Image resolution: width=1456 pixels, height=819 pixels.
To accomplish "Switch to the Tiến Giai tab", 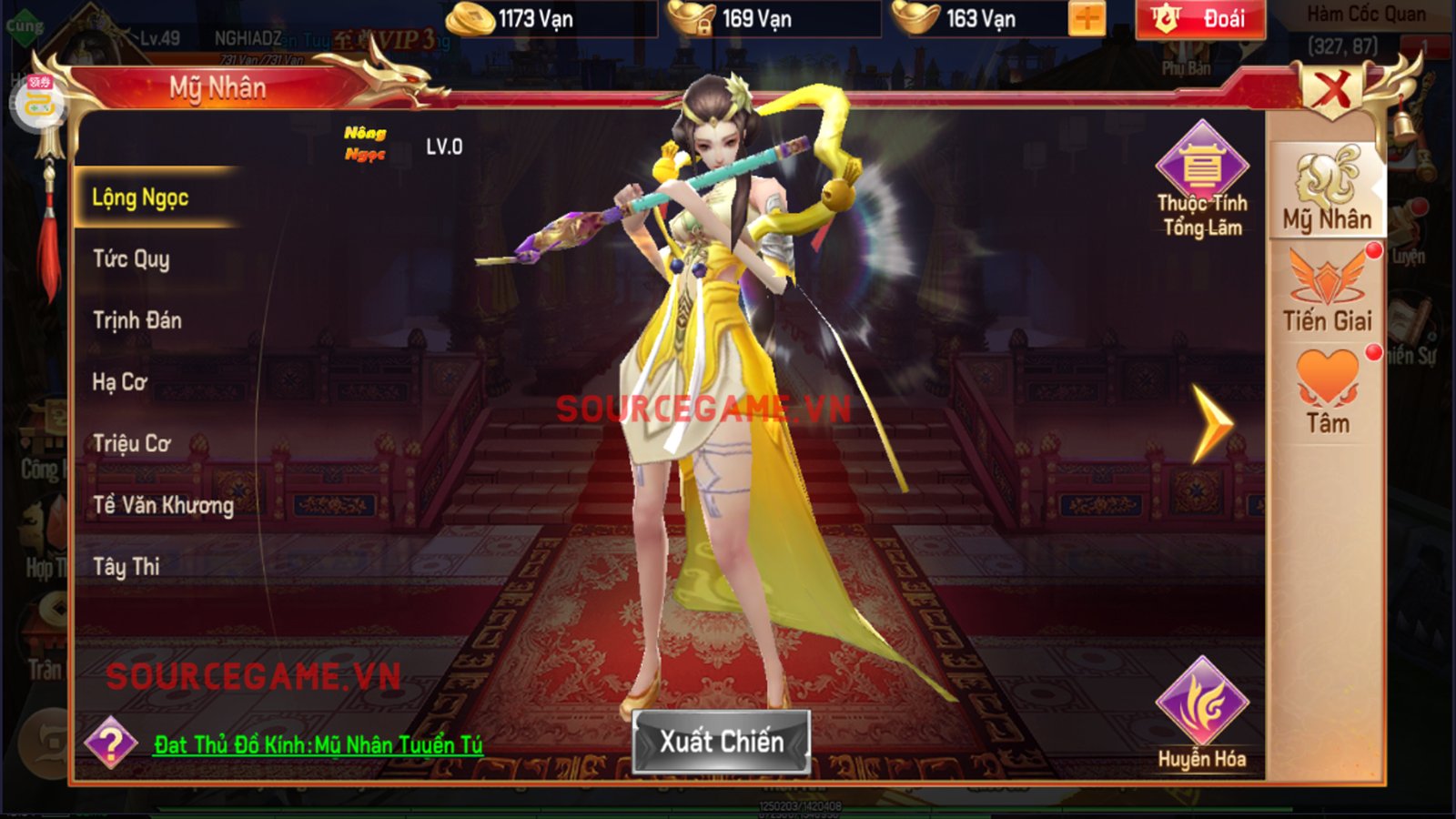I will (x=1327, y=291).
